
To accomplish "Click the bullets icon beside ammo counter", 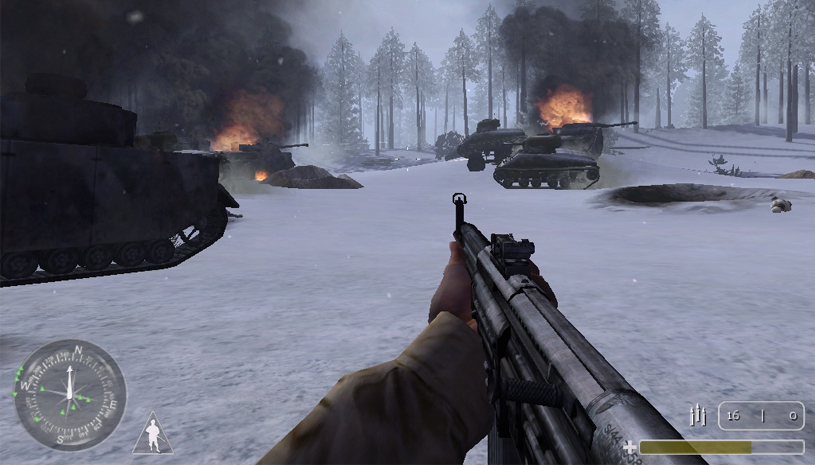I will click(698, 415).
